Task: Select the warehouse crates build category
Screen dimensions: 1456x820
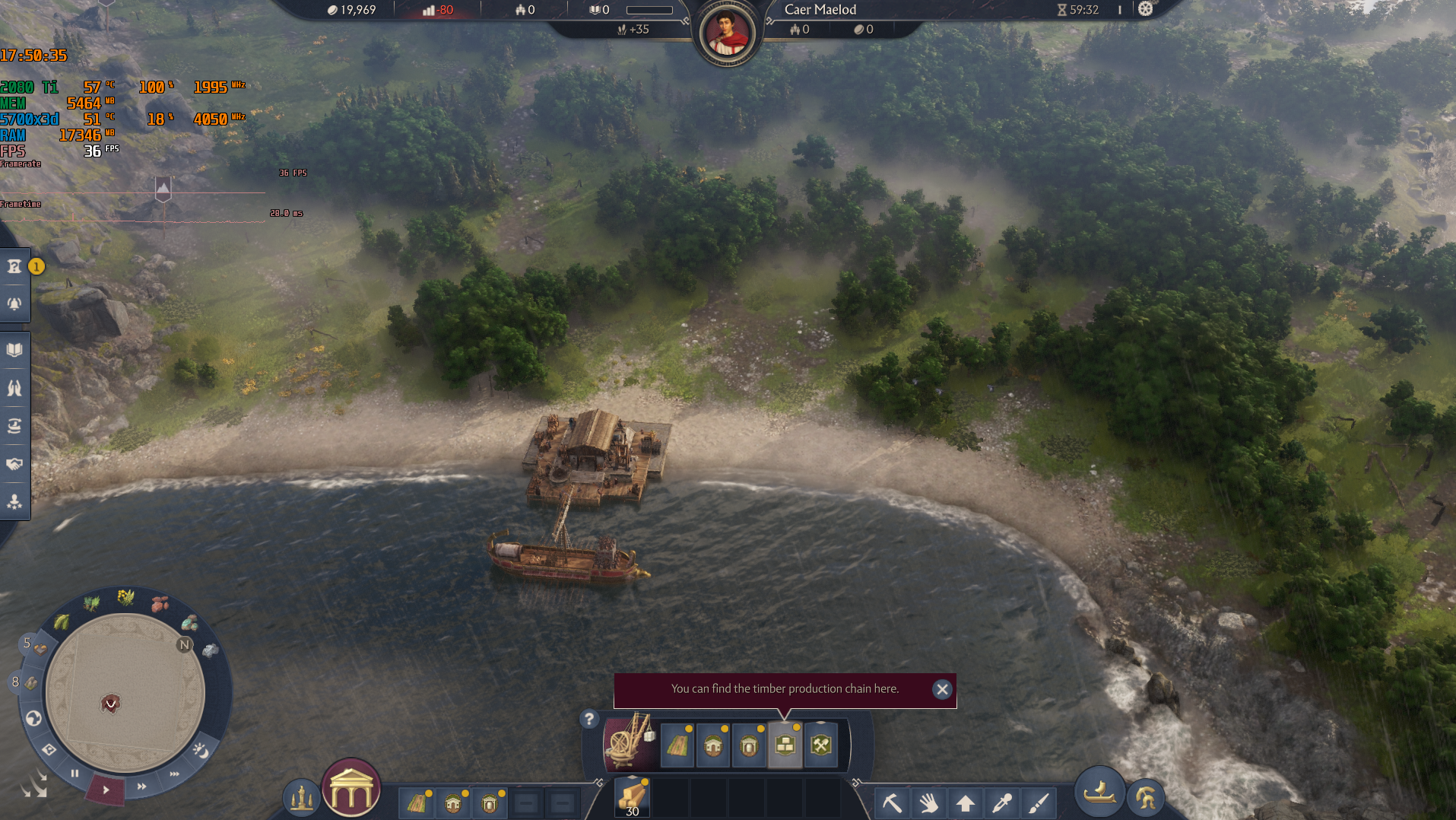Action: click(785, 745)
